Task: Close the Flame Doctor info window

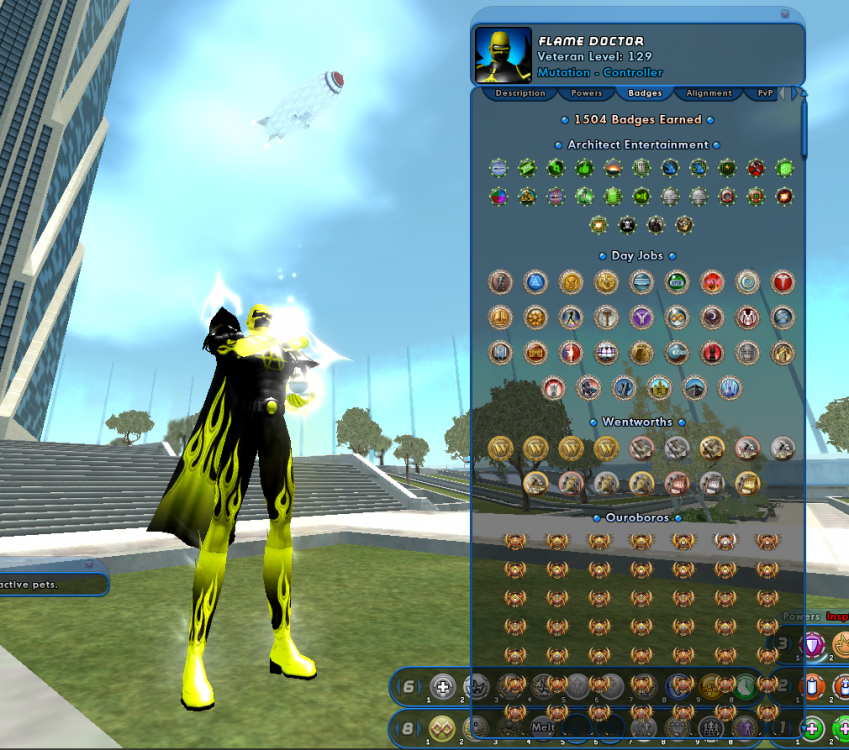Action: click(x=785, y=14)
